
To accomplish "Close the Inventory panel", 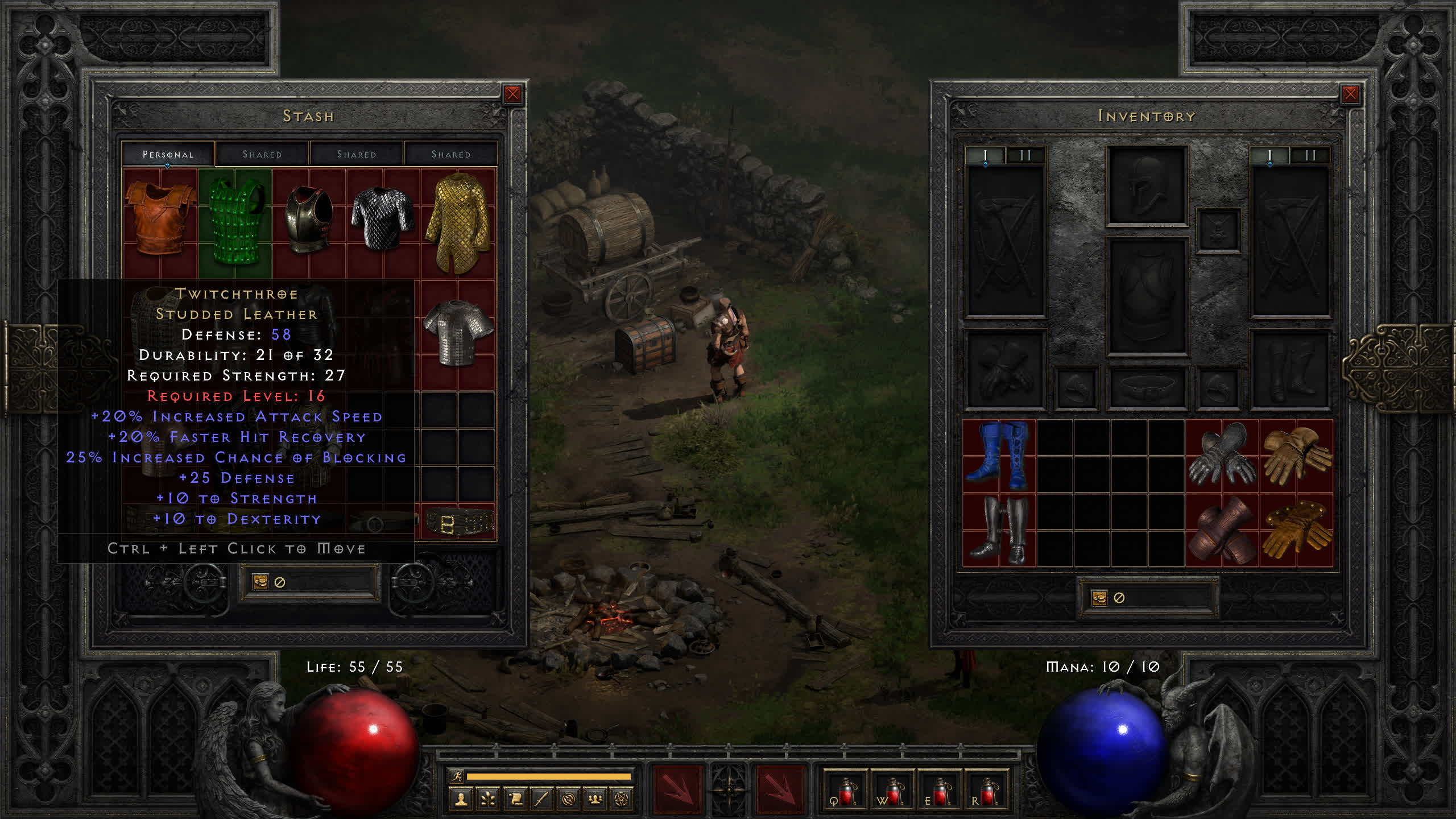I will (1350, 94).
